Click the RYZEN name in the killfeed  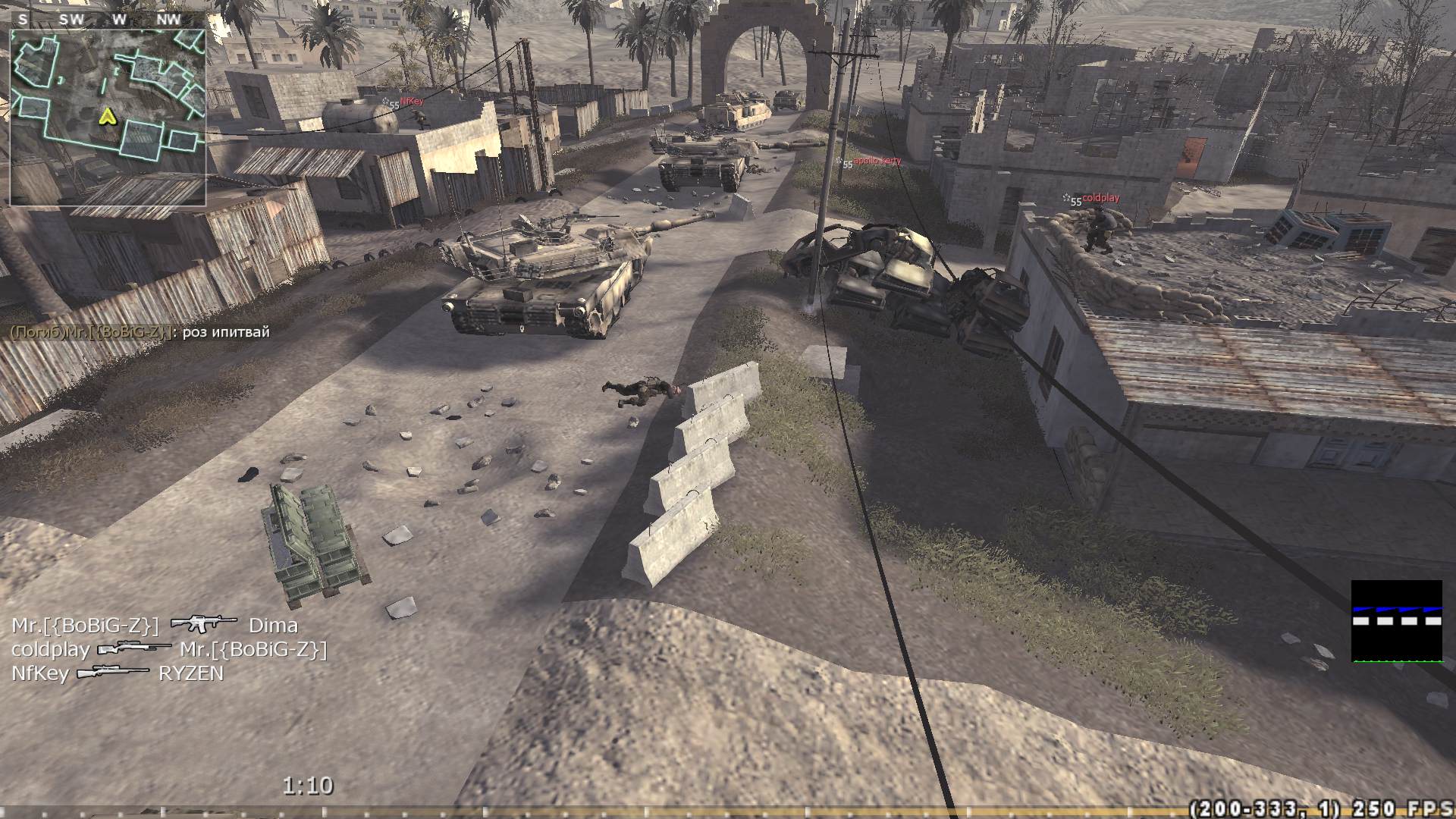coord(191,673)
